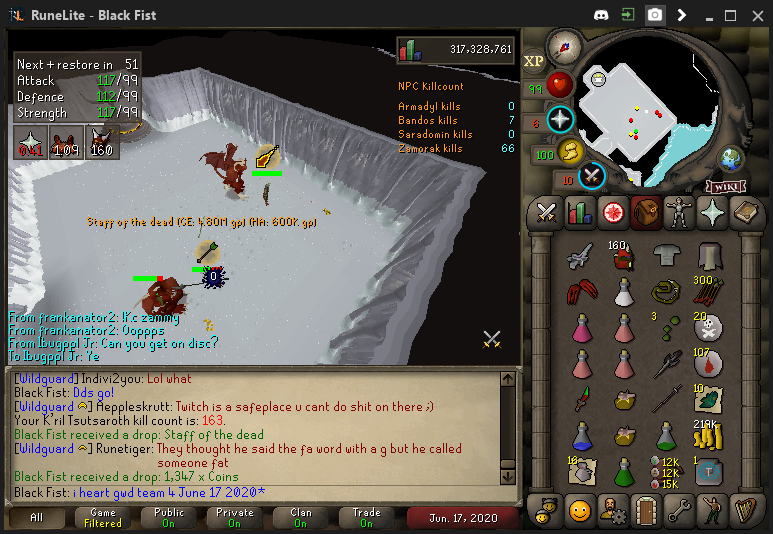This screenshot has height=534, width=773.
Task: Open the Combat Options tab
Action: pyautogui.click(x=546, y=212)
